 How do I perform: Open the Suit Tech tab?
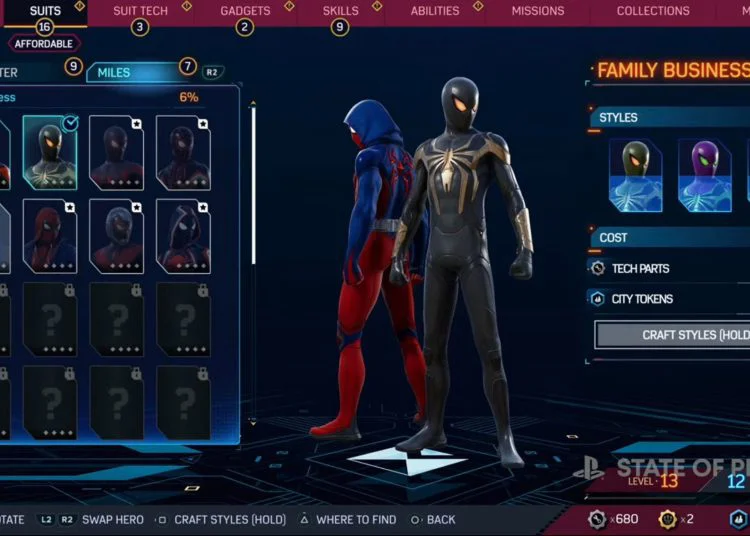(140, 11)
